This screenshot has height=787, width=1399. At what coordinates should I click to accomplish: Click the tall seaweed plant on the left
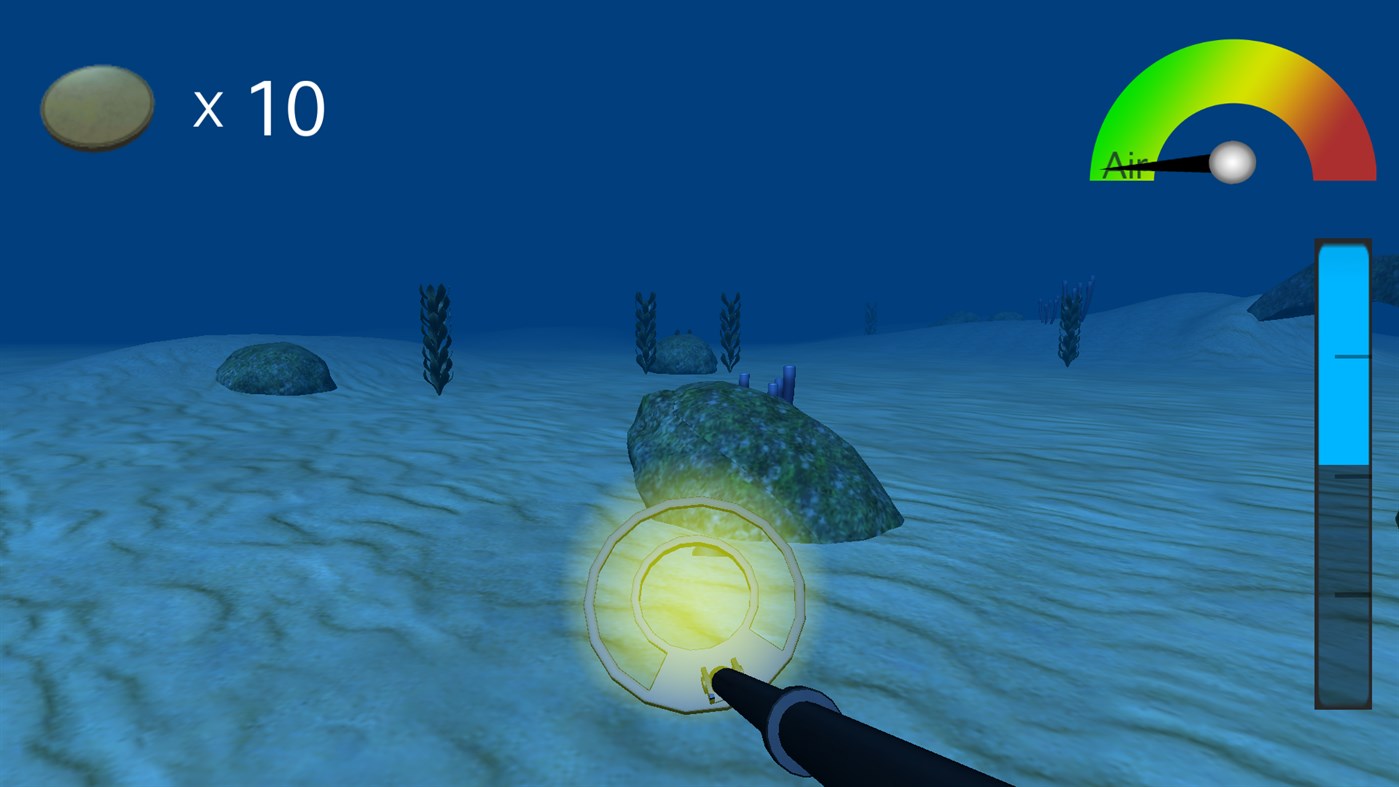click(x=437, y=335)
